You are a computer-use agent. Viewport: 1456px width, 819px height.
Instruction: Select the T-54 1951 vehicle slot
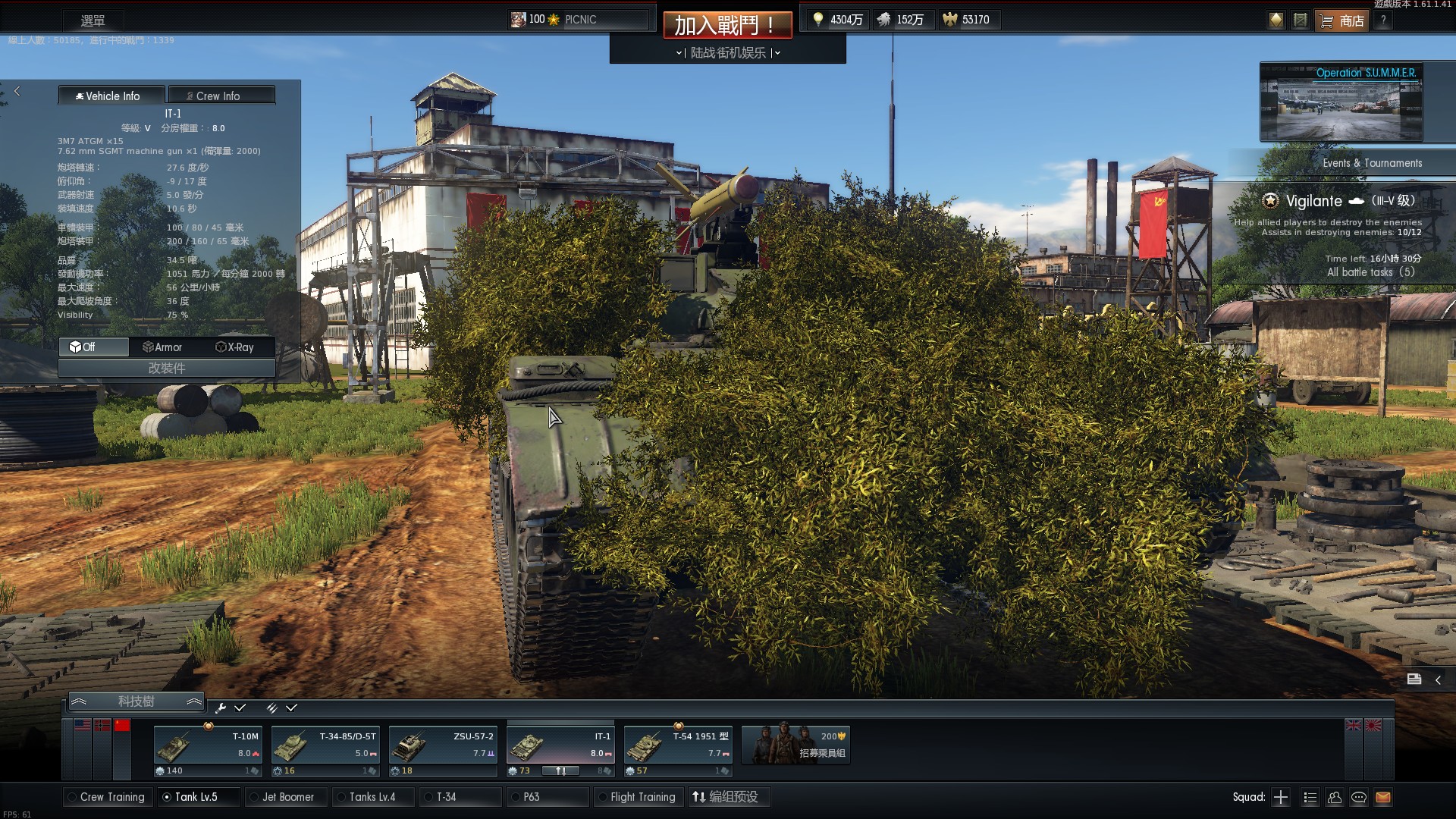point(678,751)
